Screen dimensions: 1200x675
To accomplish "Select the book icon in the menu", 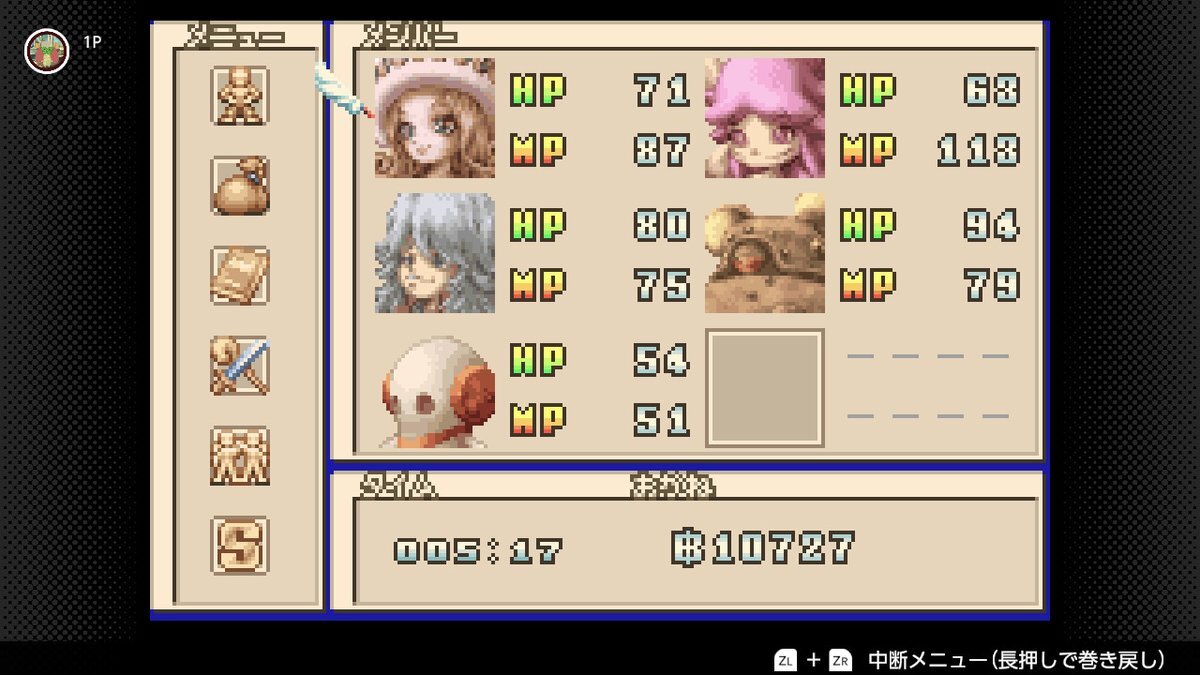I will pyautogui.click(x=240, y=276).
